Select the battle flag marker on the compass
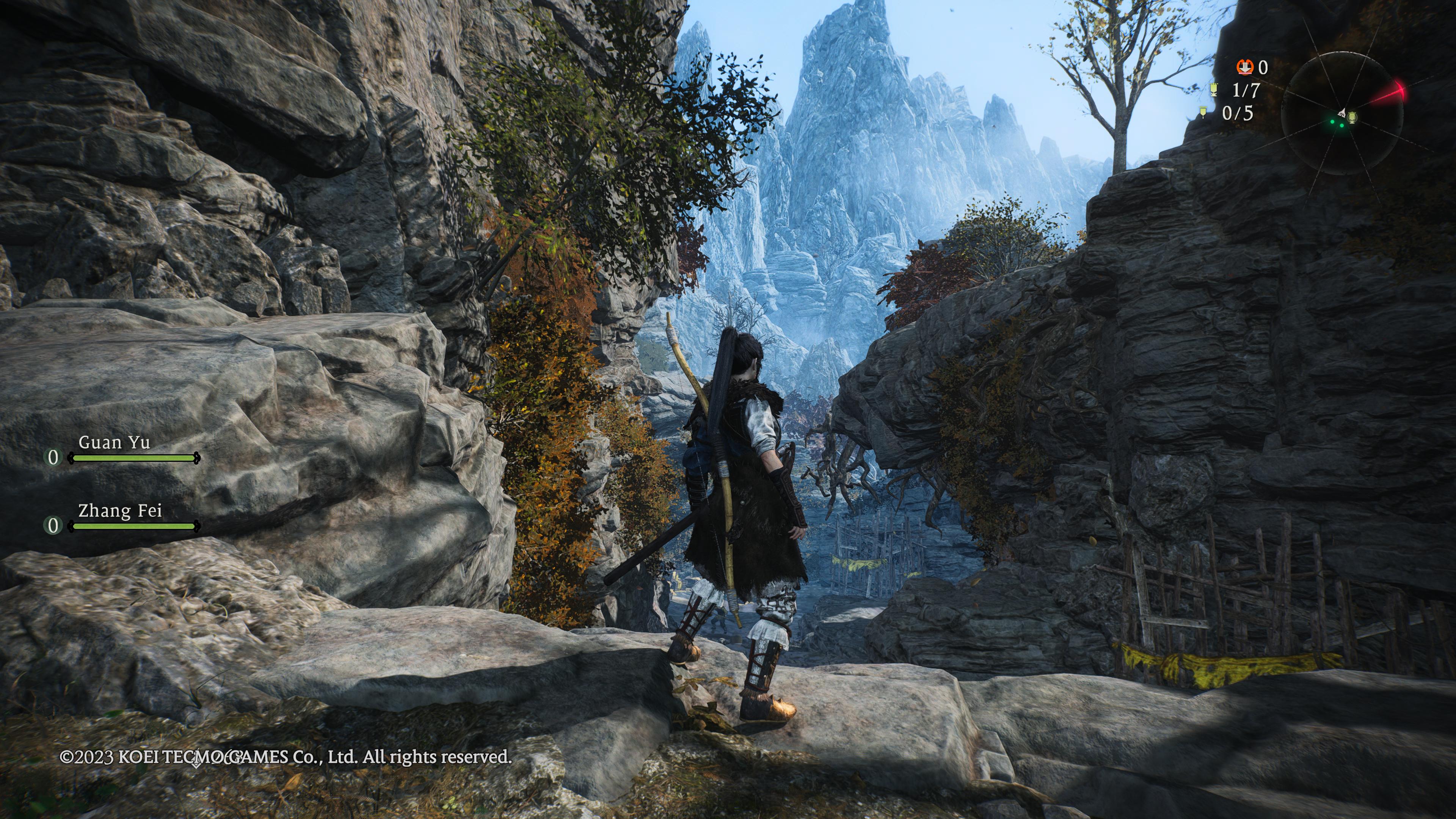Screen dimensions: 1456x819 pyautogui.click(x=1352, y=118)
